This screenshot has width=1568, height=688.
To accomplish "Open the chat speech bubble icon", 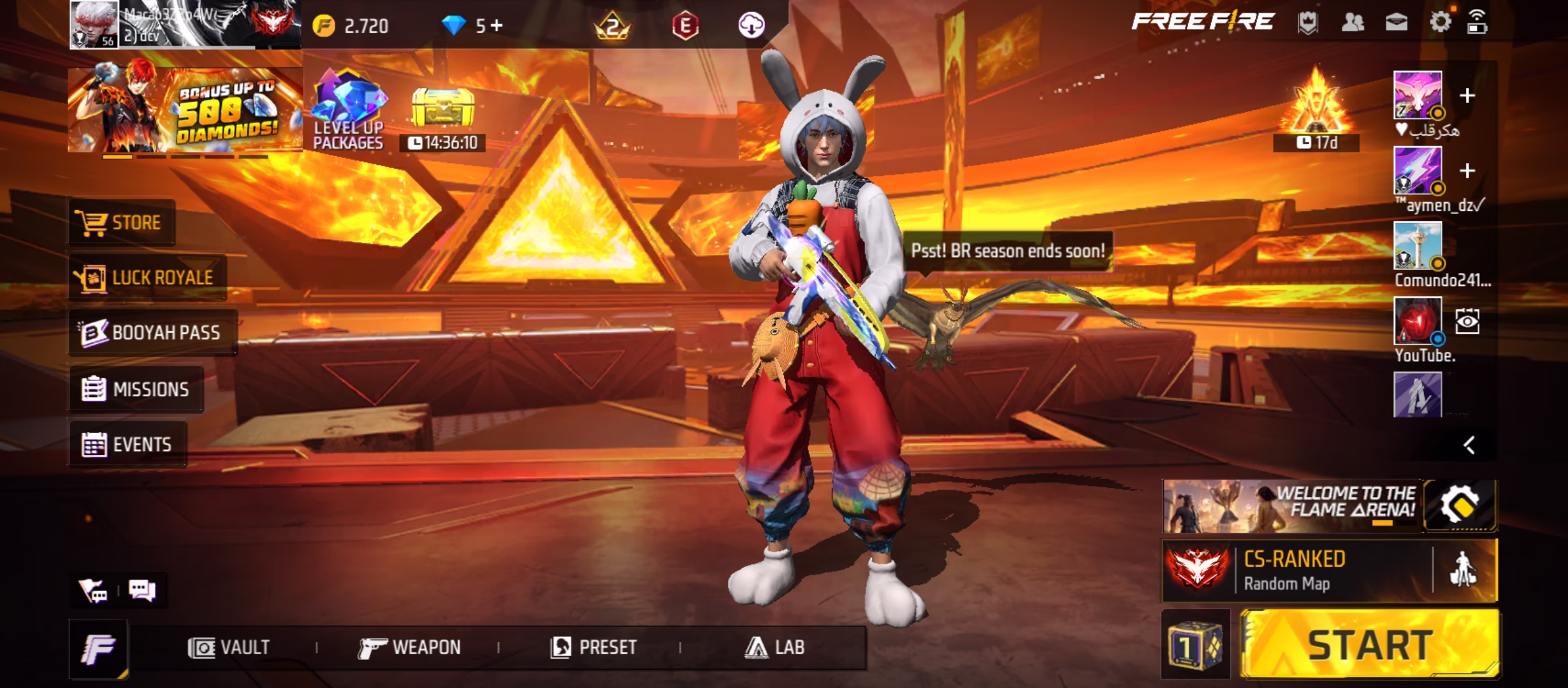I will tap(142, 590).
